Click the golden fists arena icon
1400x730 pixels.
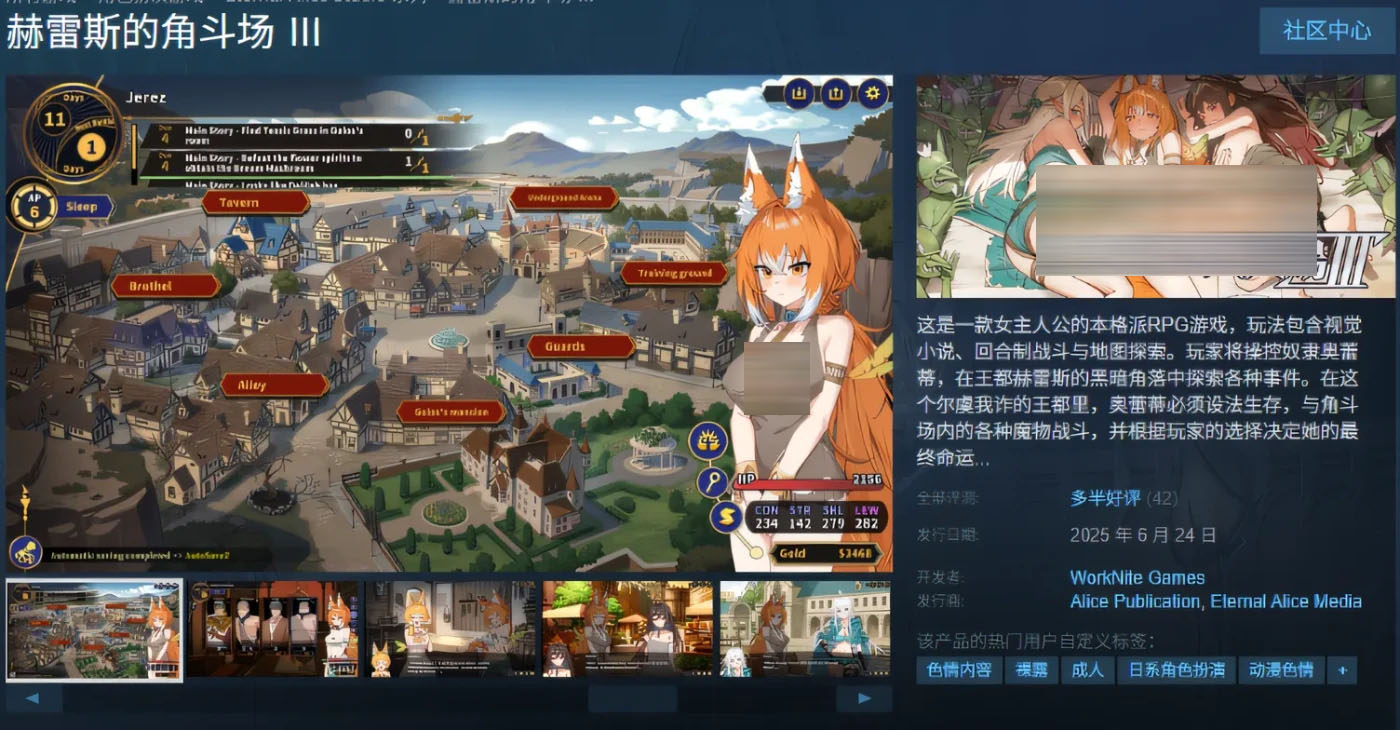(x=707, y=440)
